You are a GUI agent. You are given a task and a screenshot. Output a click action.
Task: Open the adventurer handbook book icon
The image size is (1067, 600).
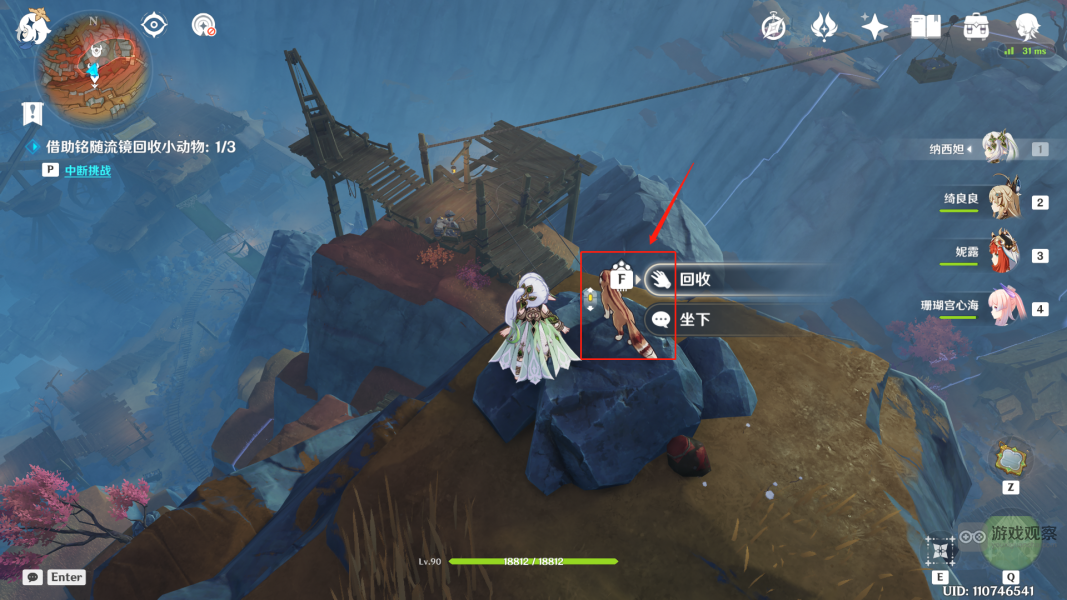[x=925, y=27]
